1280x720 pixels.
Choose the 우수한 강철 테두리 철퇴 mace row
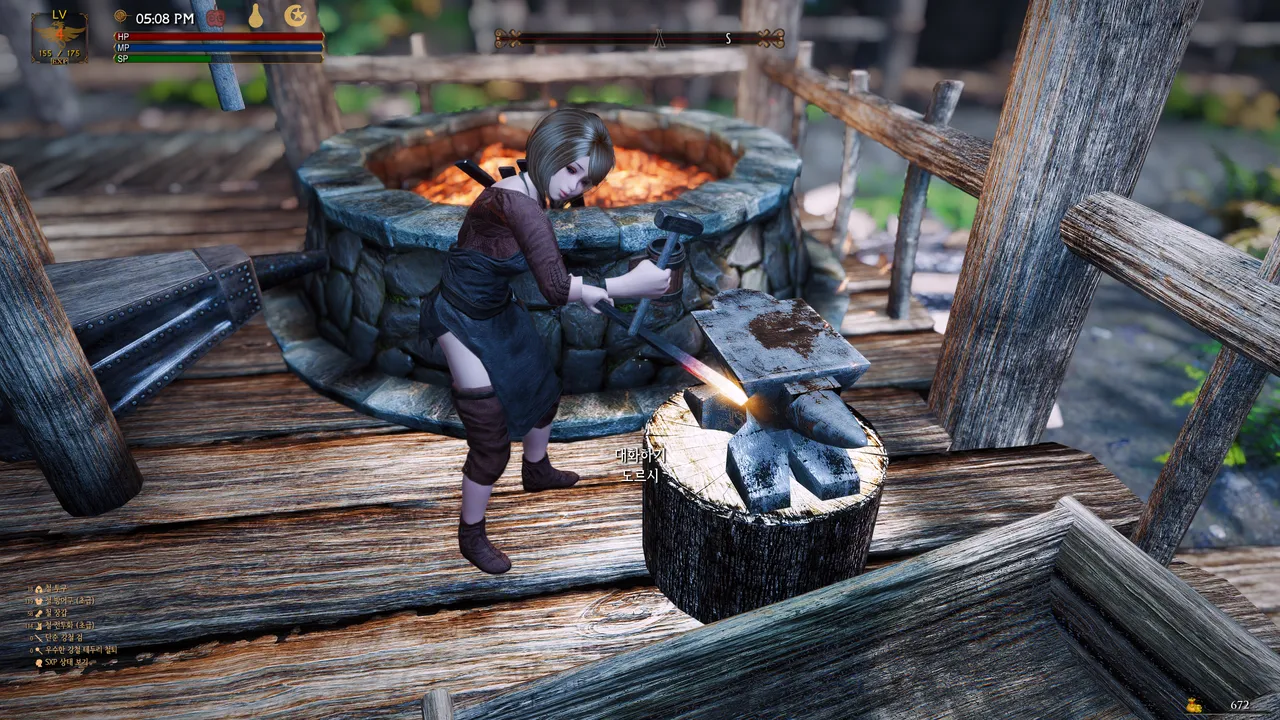[x=80, y=650]
